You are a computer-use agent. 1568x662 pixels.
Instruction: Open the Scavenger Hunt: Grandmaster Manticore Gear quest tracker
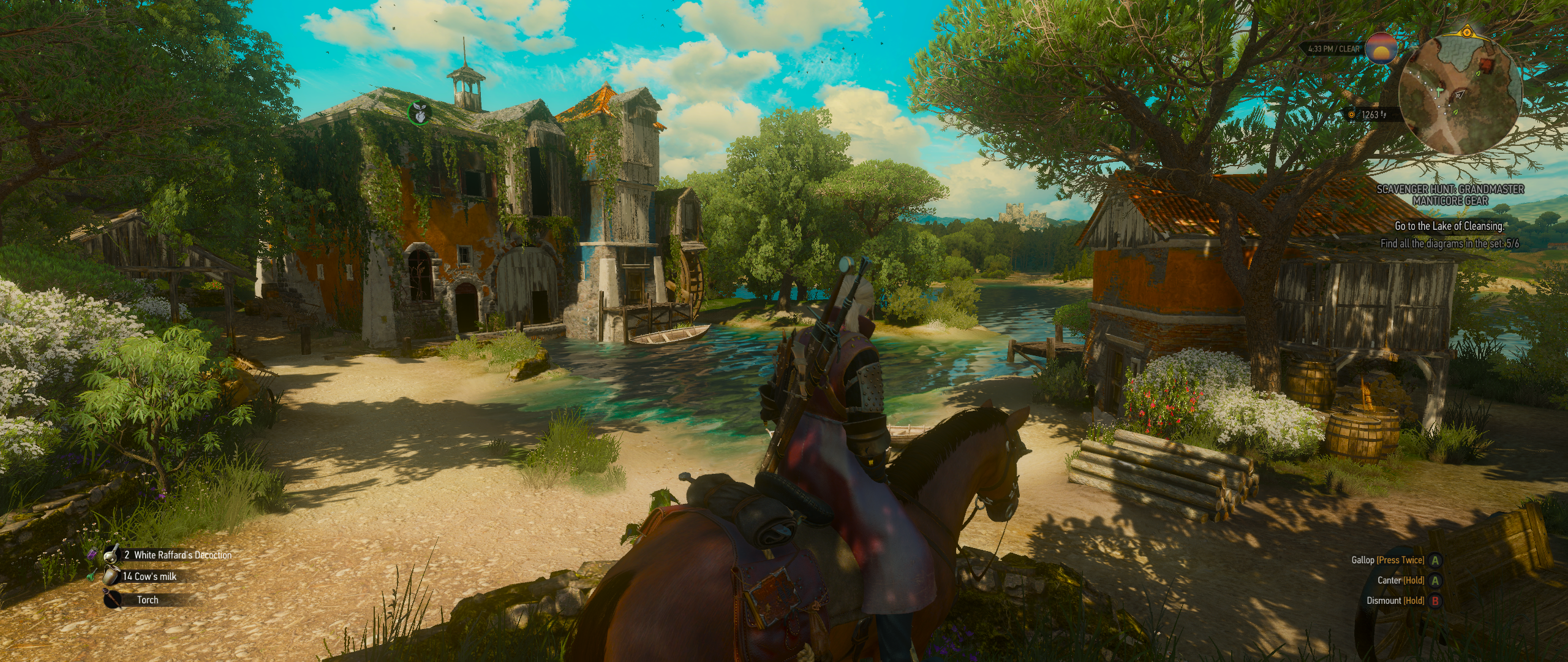(1450, 194)
